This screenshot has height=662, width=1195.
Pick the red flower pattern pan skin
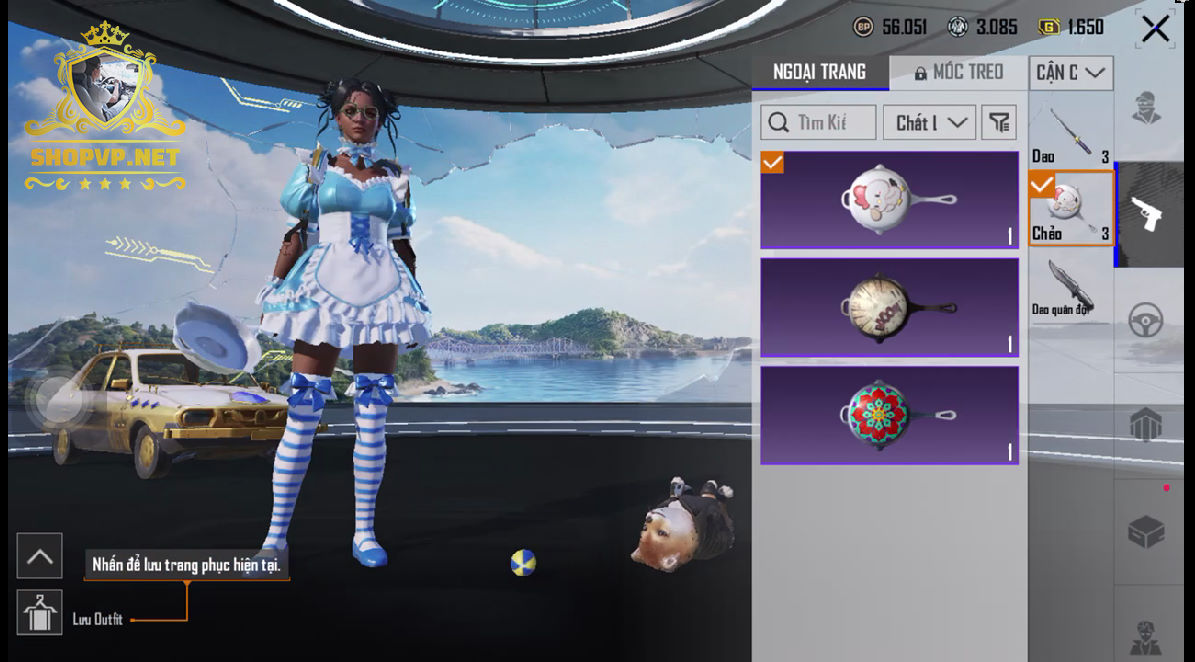[889, 415]
